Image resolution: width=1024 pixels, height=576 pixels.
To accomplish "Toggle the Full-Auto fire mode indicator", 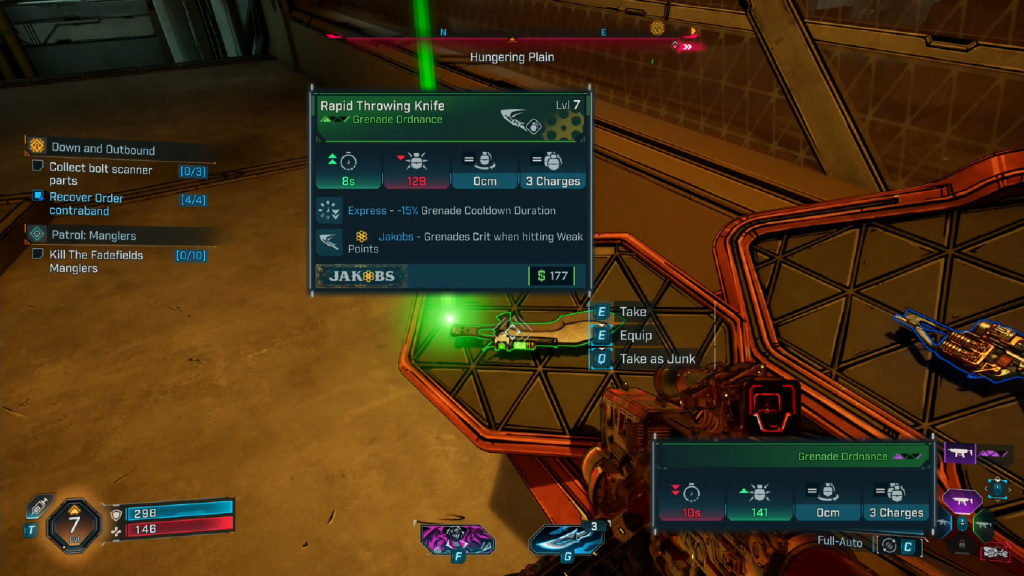I will tap(842, 543).
